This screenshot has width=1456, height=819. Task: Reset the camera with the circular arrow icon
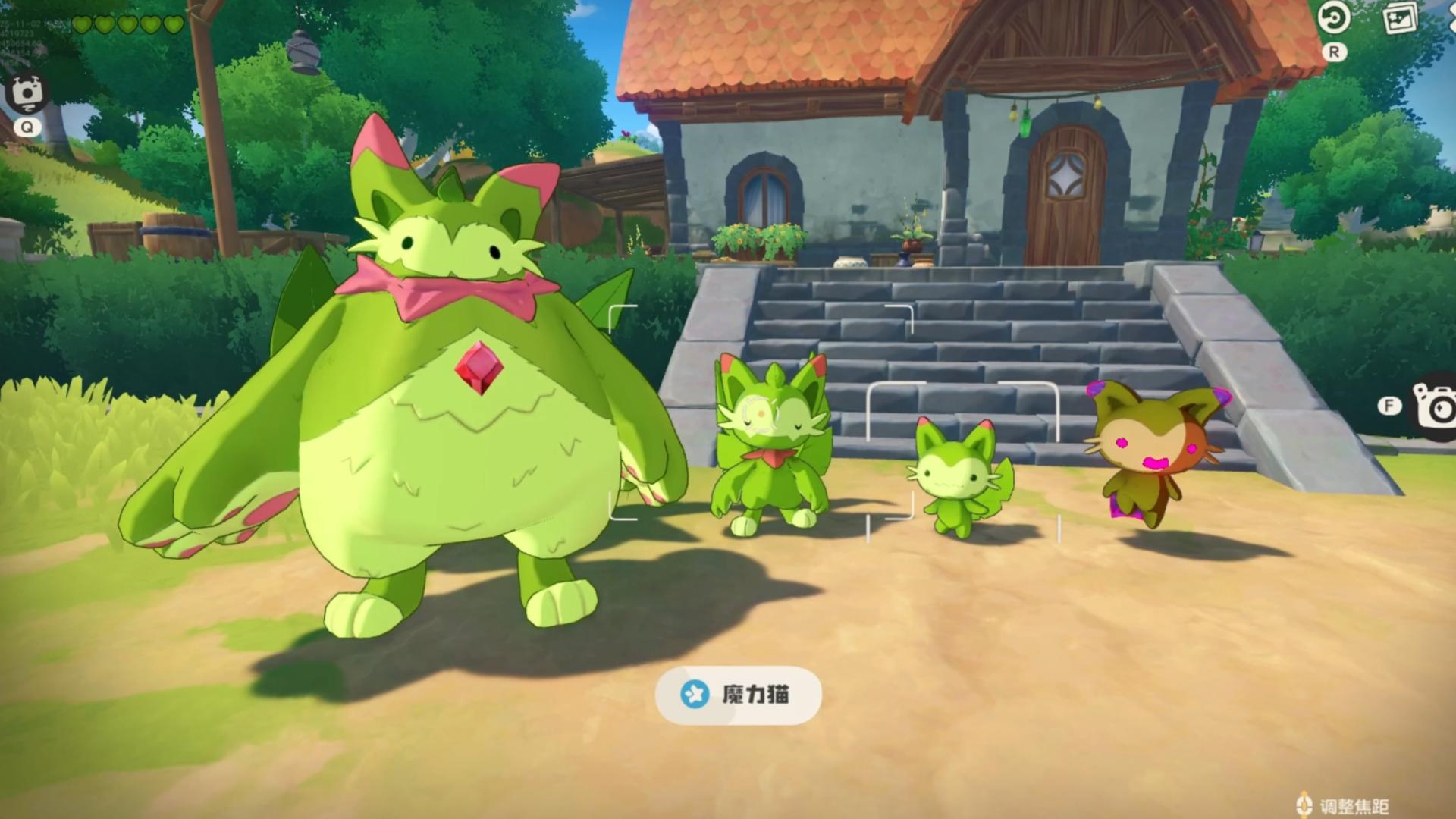coord(1333,18)
